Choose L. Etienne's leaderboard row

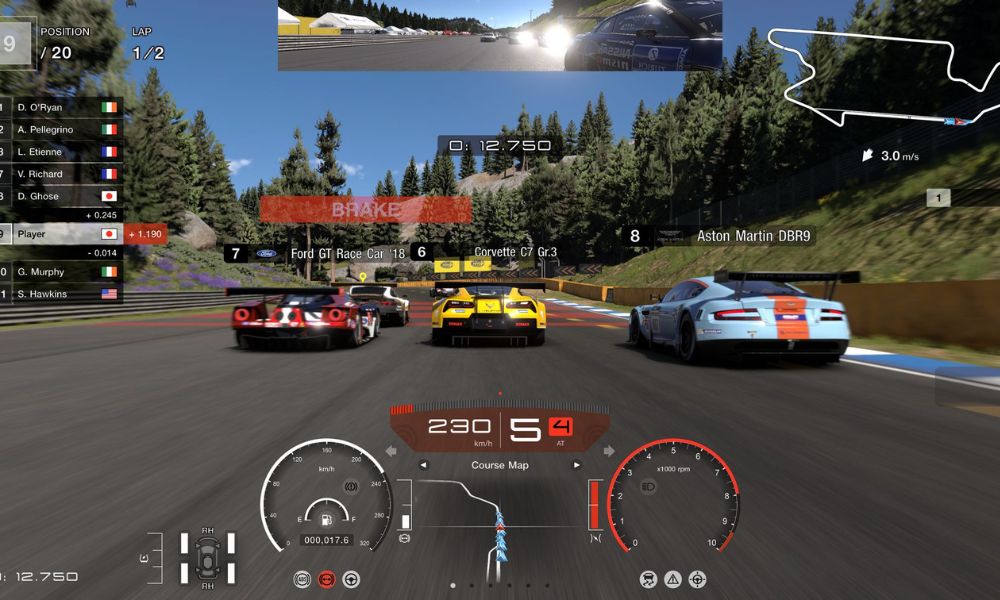pyautogui.click(x=60, y=152)
